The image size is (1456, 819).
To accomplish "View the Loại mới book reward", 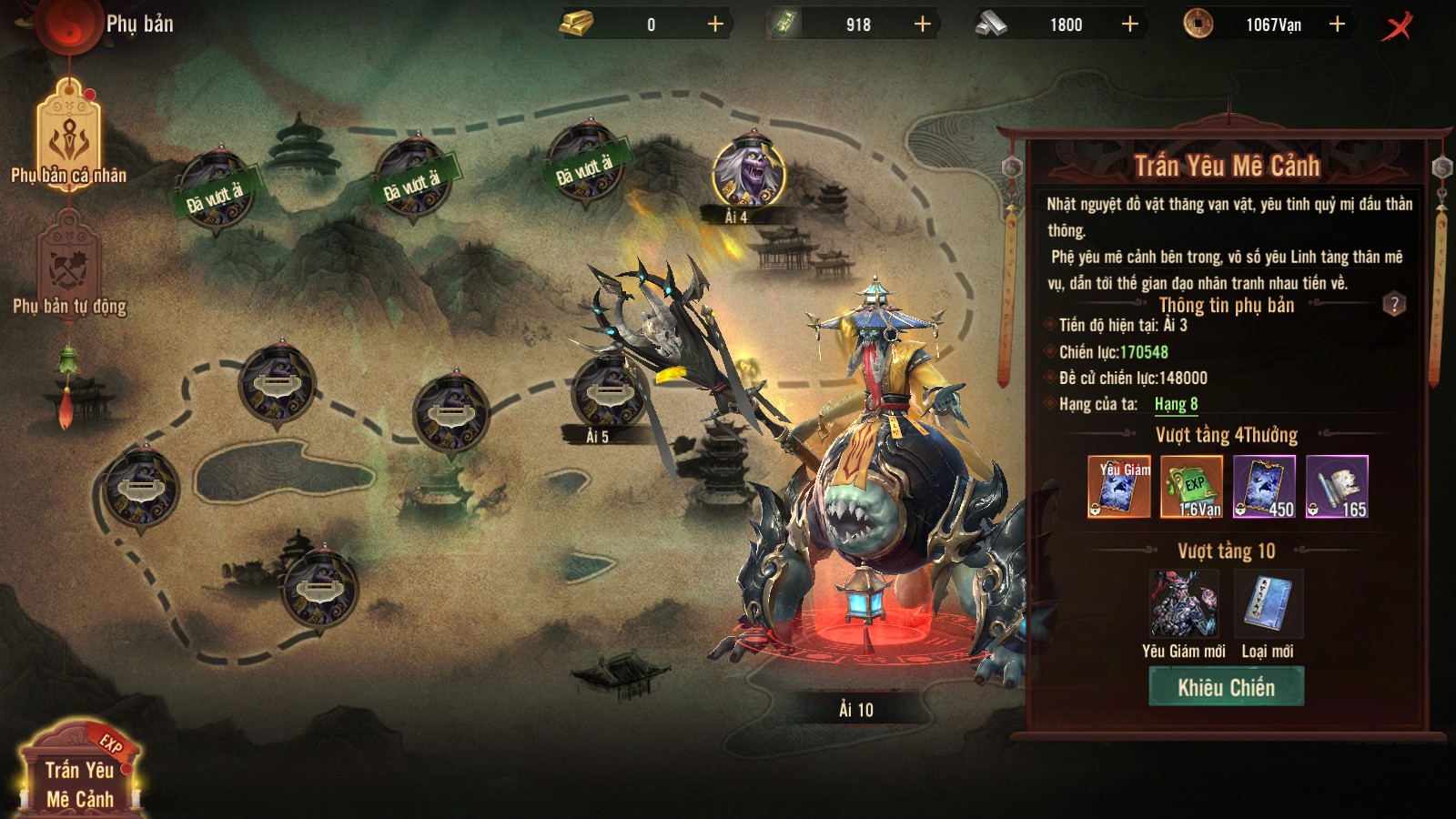I will tap(1268, 605).
